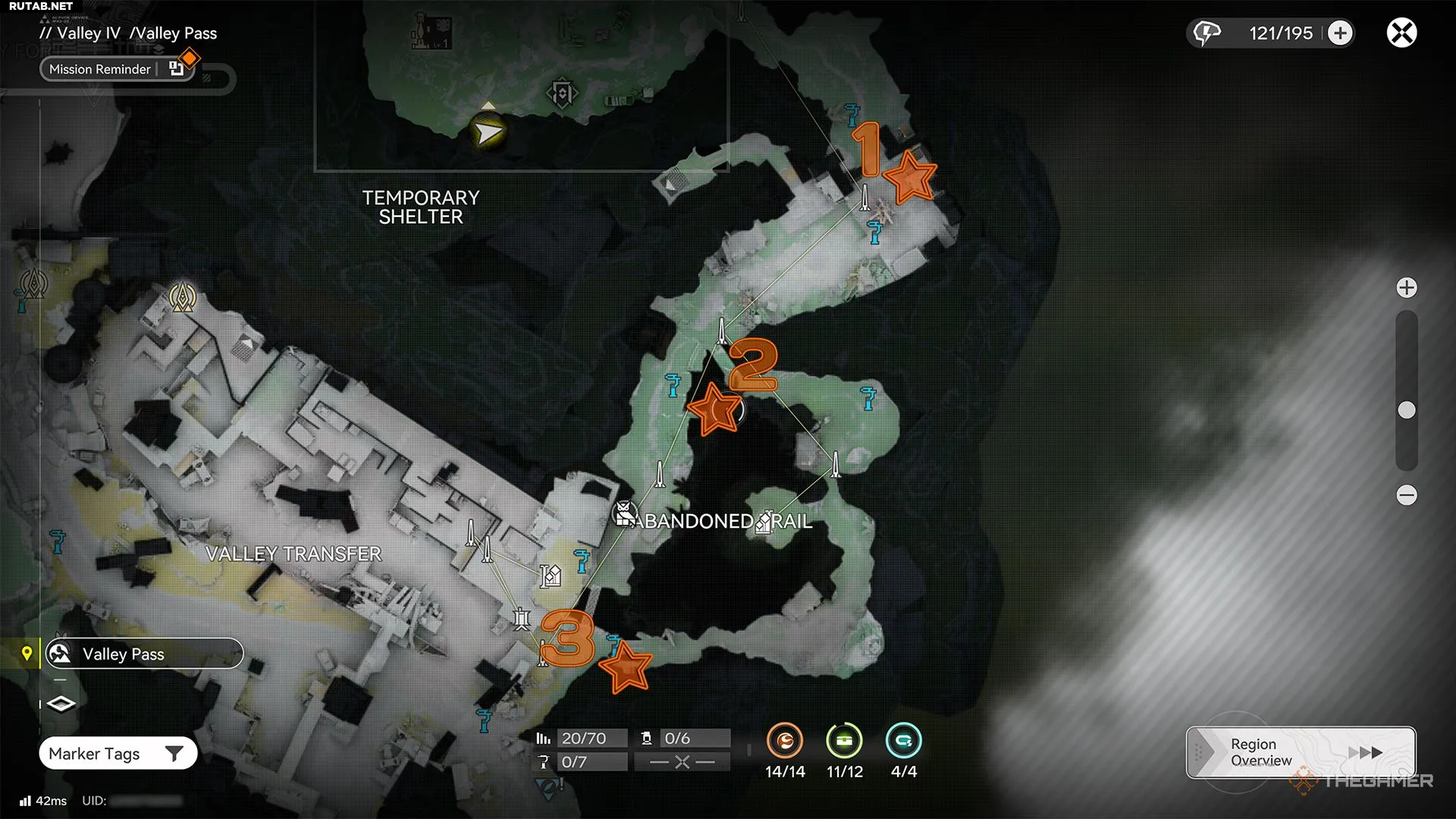Zoom out the map with minus button
This screenshot has height=819, width=1456.
pos(1407,495)
